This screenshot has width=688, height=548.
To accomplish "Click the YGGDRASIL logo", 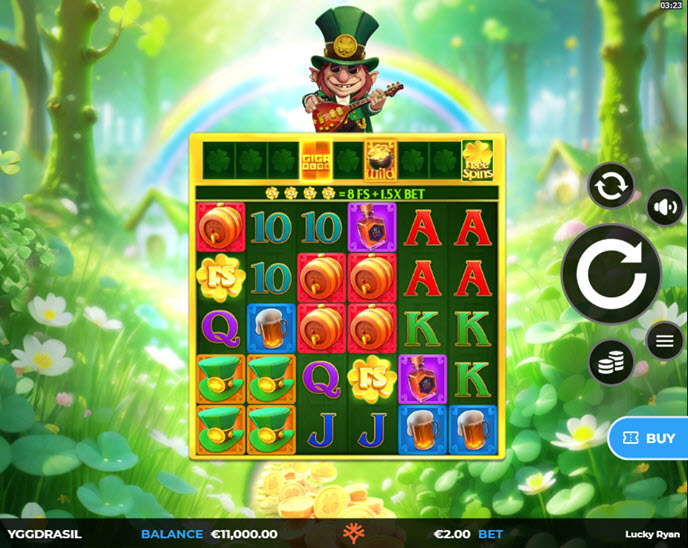I will (x=45, y=534).
